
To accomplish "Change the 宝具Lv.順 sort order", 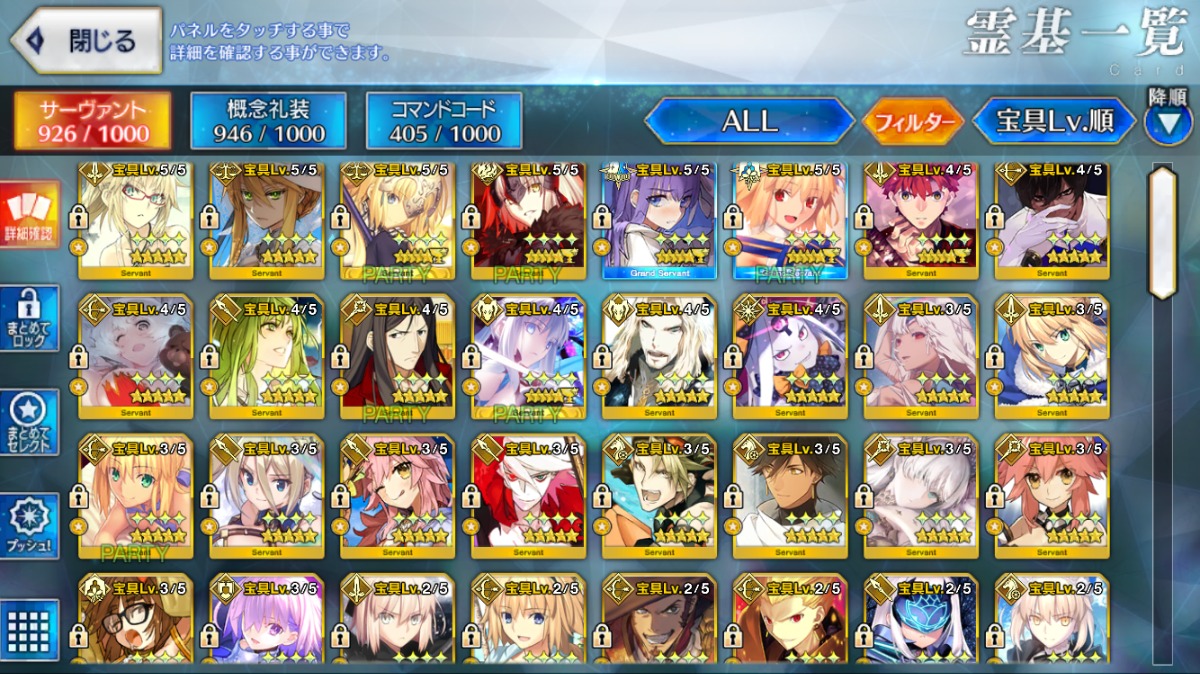I will (x=1054, y=121).
